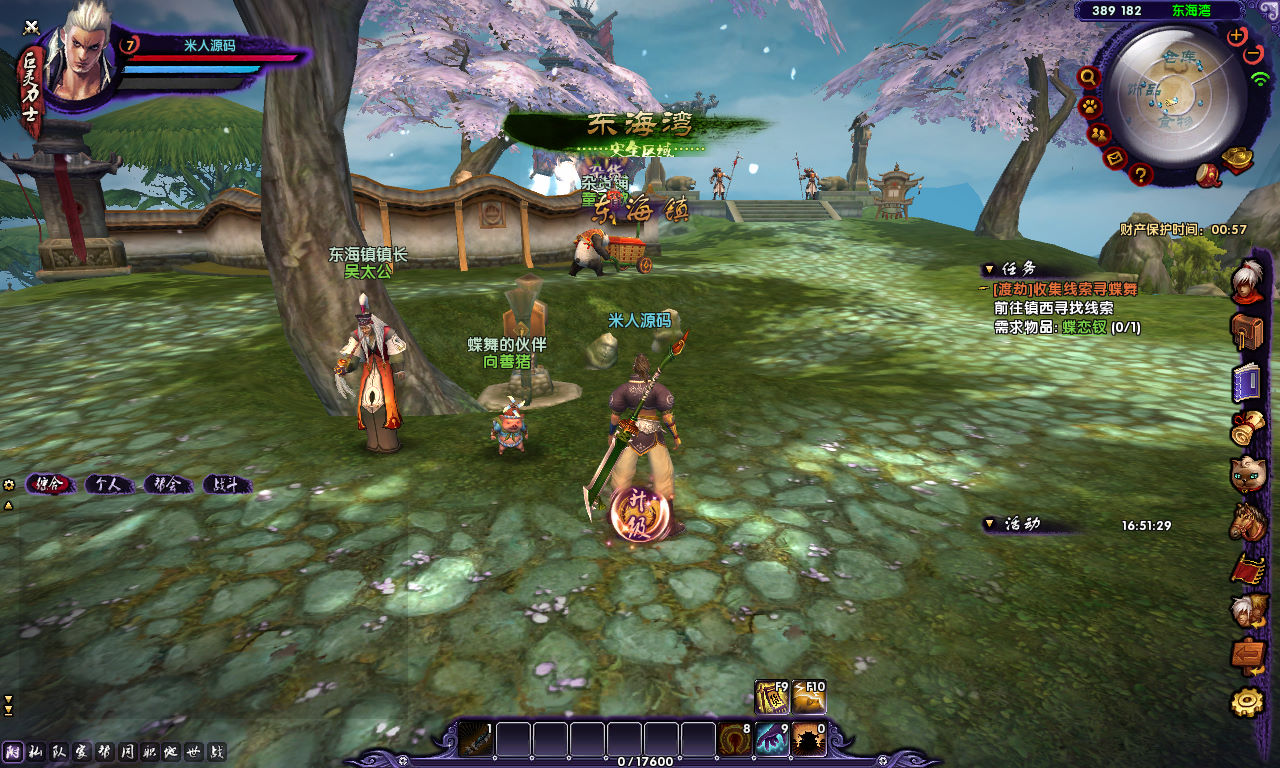Activate the F10 golden skill icon
1280x768 pixels.
tap(809, 697)
